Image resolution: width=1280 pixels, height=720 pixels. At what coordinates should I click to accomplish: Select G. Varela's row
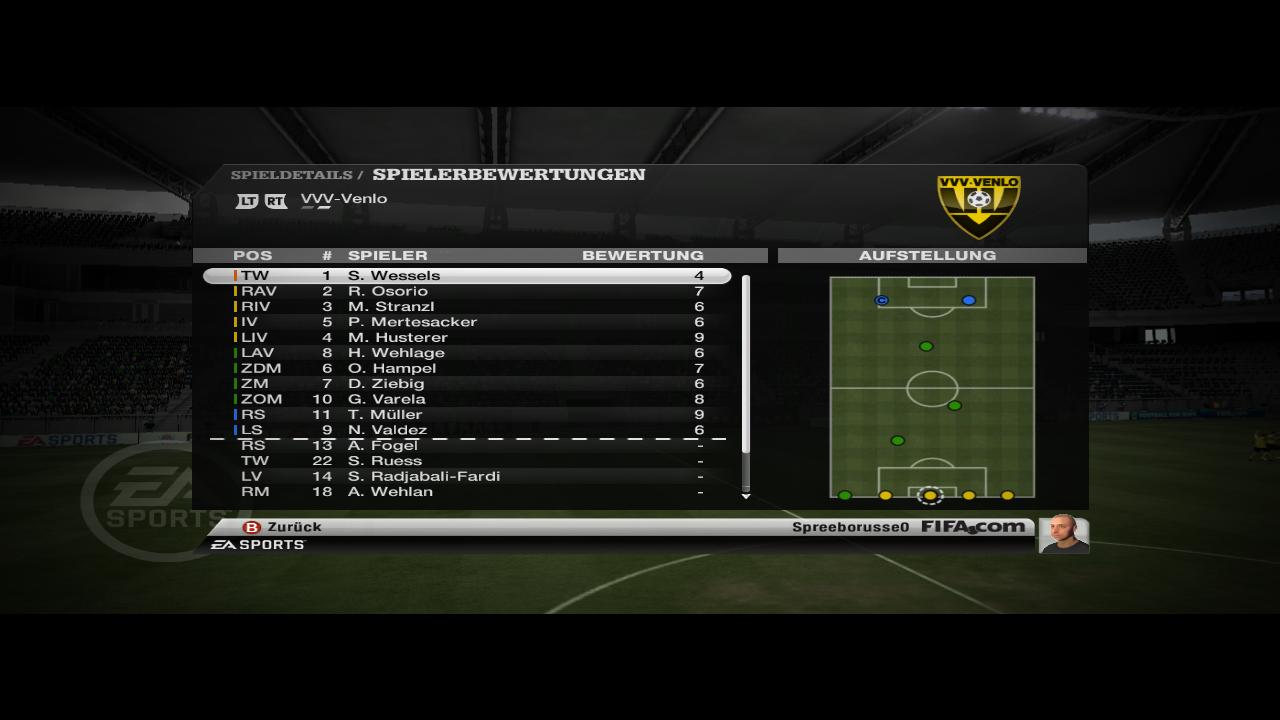click(467, 399)
